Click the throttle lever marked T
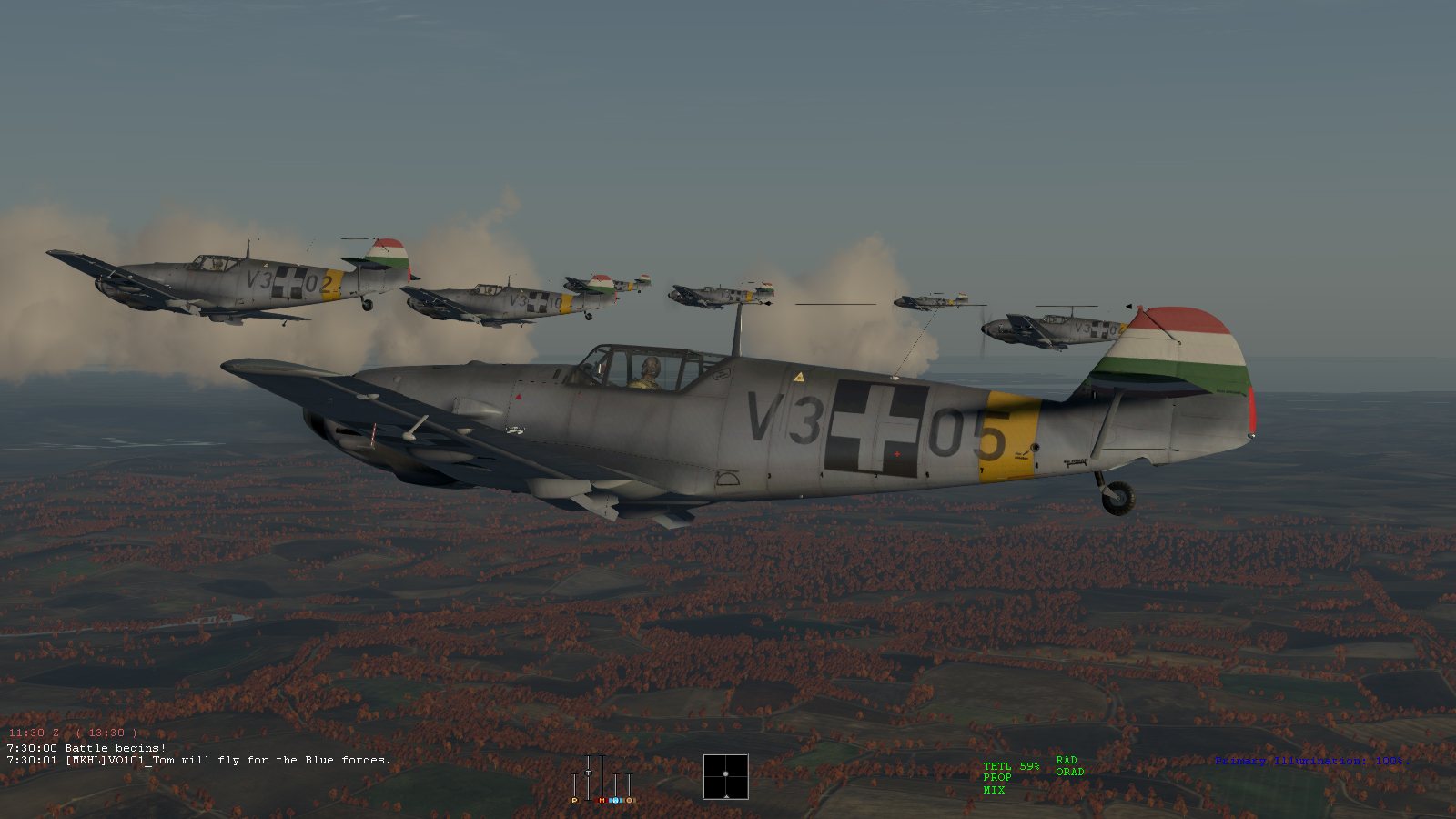The width and height of the screenshot is (1456, 819). (x=588, y=773)
